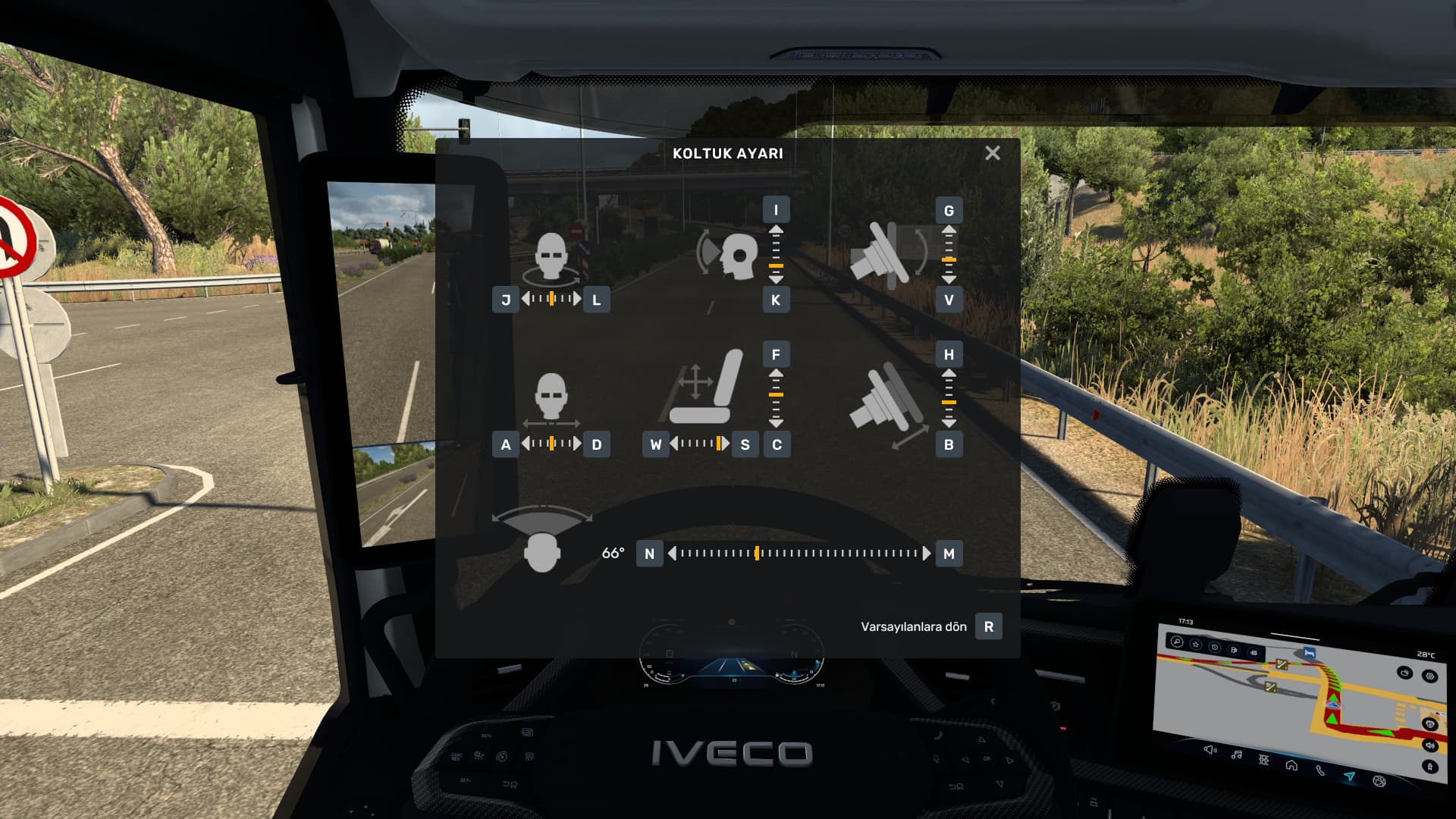The image size is (1456, 819).
Task: Click the H button for steering wheel reach
Action: point(949,354)
